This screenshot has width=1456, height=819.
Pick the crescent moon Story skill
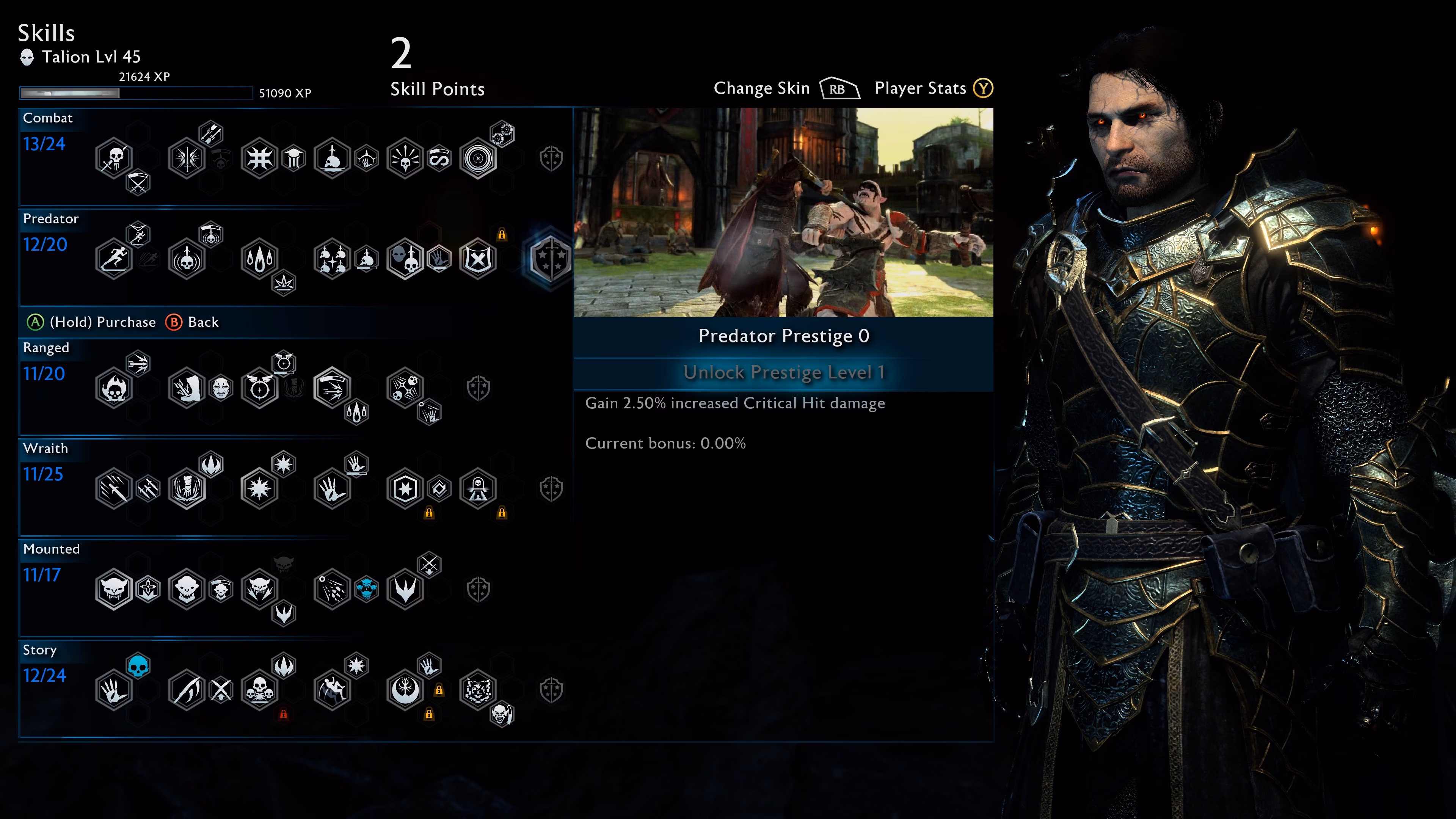[405, 690]
